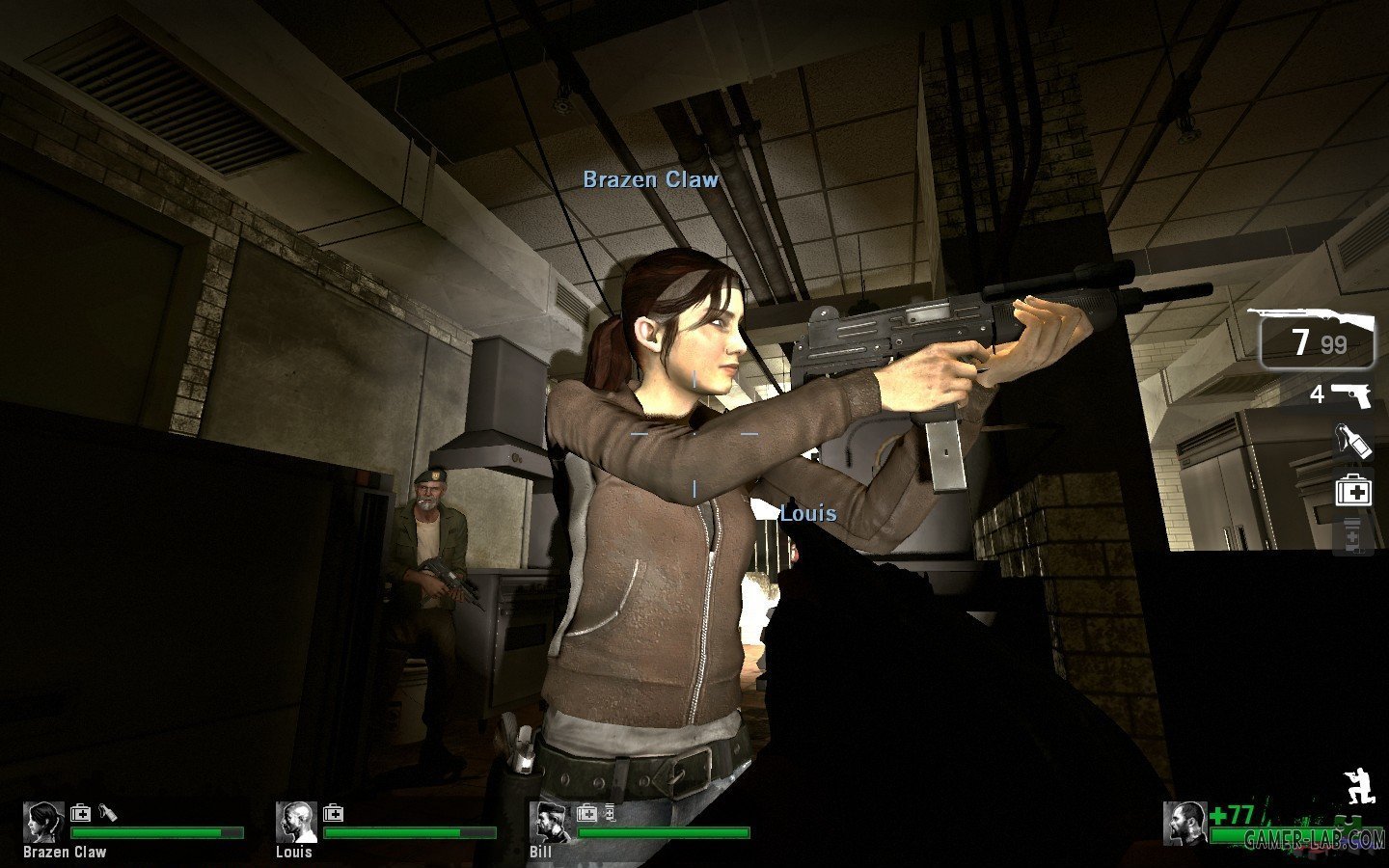Open the first aid kit slot
1389x868 pixels.
tap(1353, 492)
